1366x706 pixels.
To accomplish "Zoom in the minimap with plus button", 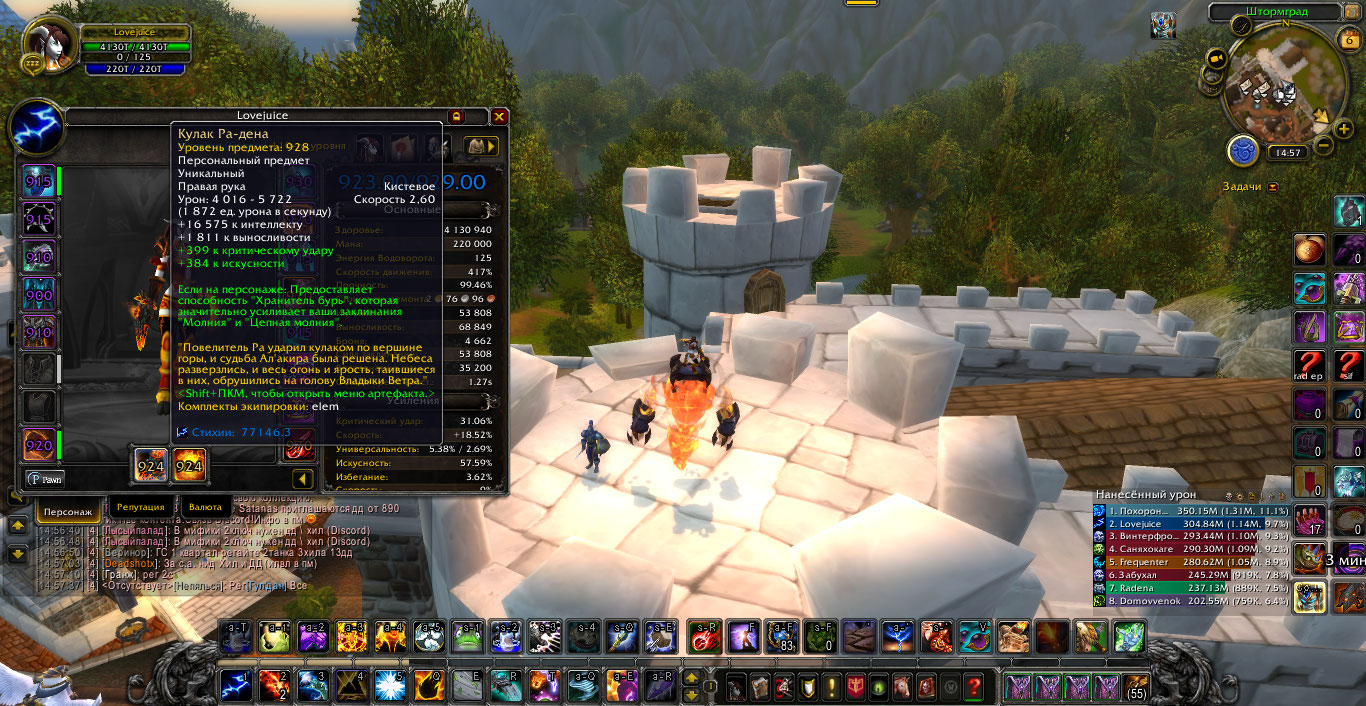I will click(1345, 128).
